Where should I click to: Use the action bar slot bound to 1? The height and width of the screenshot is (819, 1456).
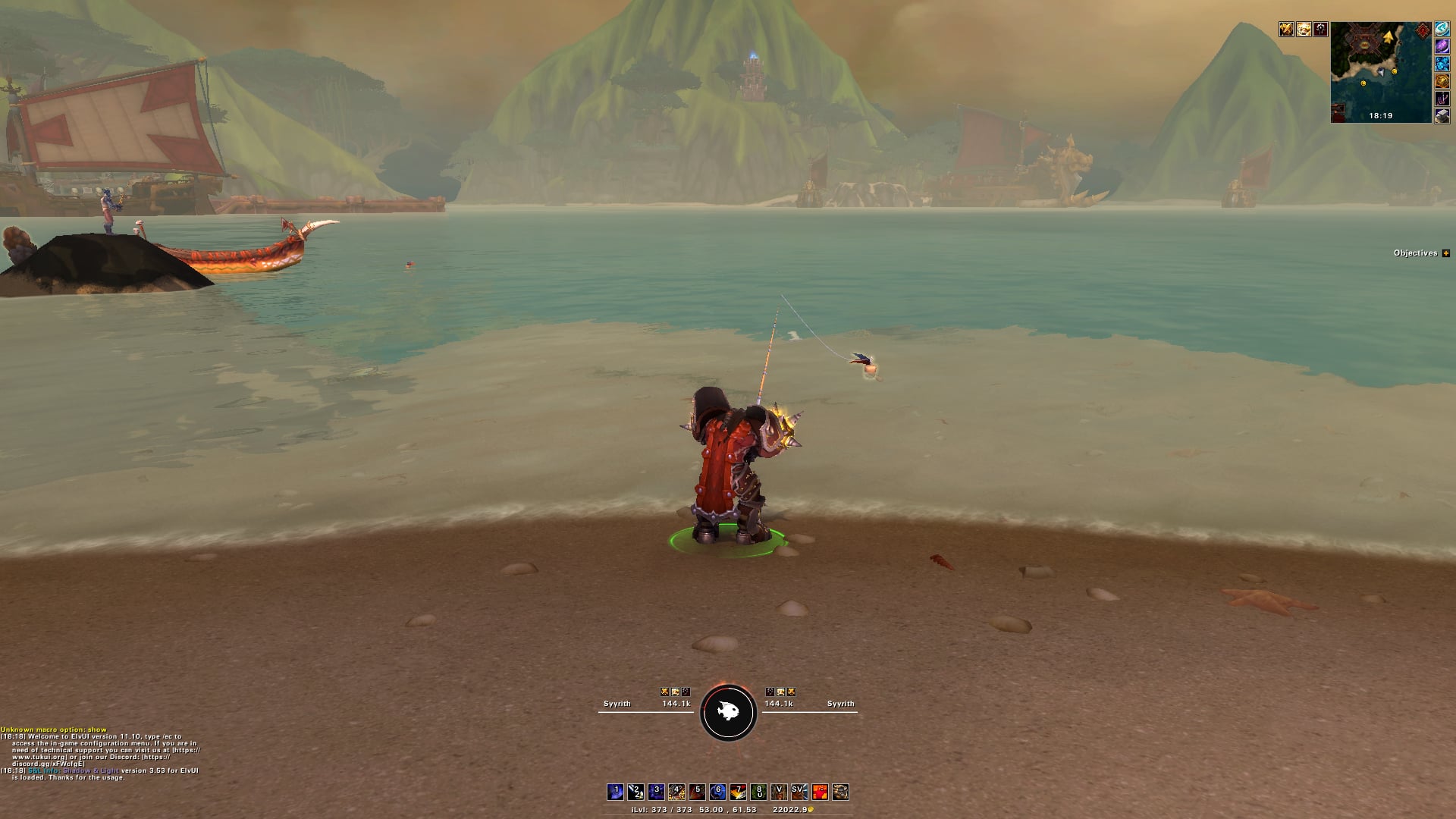tap(615, 792)
